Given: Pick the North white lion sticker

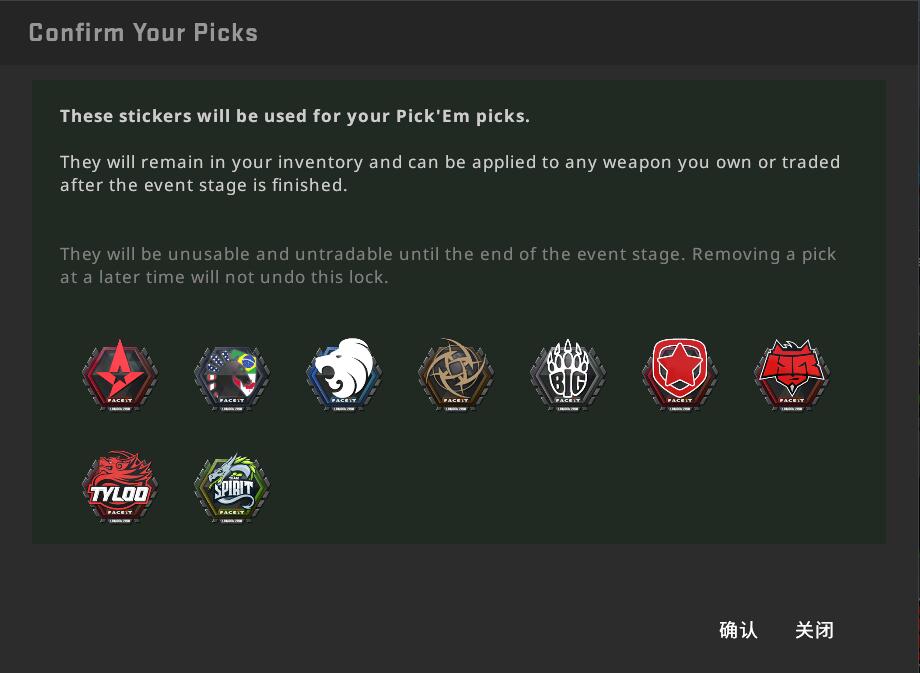Looking at the screenshot, I should pyautogui.click(x=344, y=375).
